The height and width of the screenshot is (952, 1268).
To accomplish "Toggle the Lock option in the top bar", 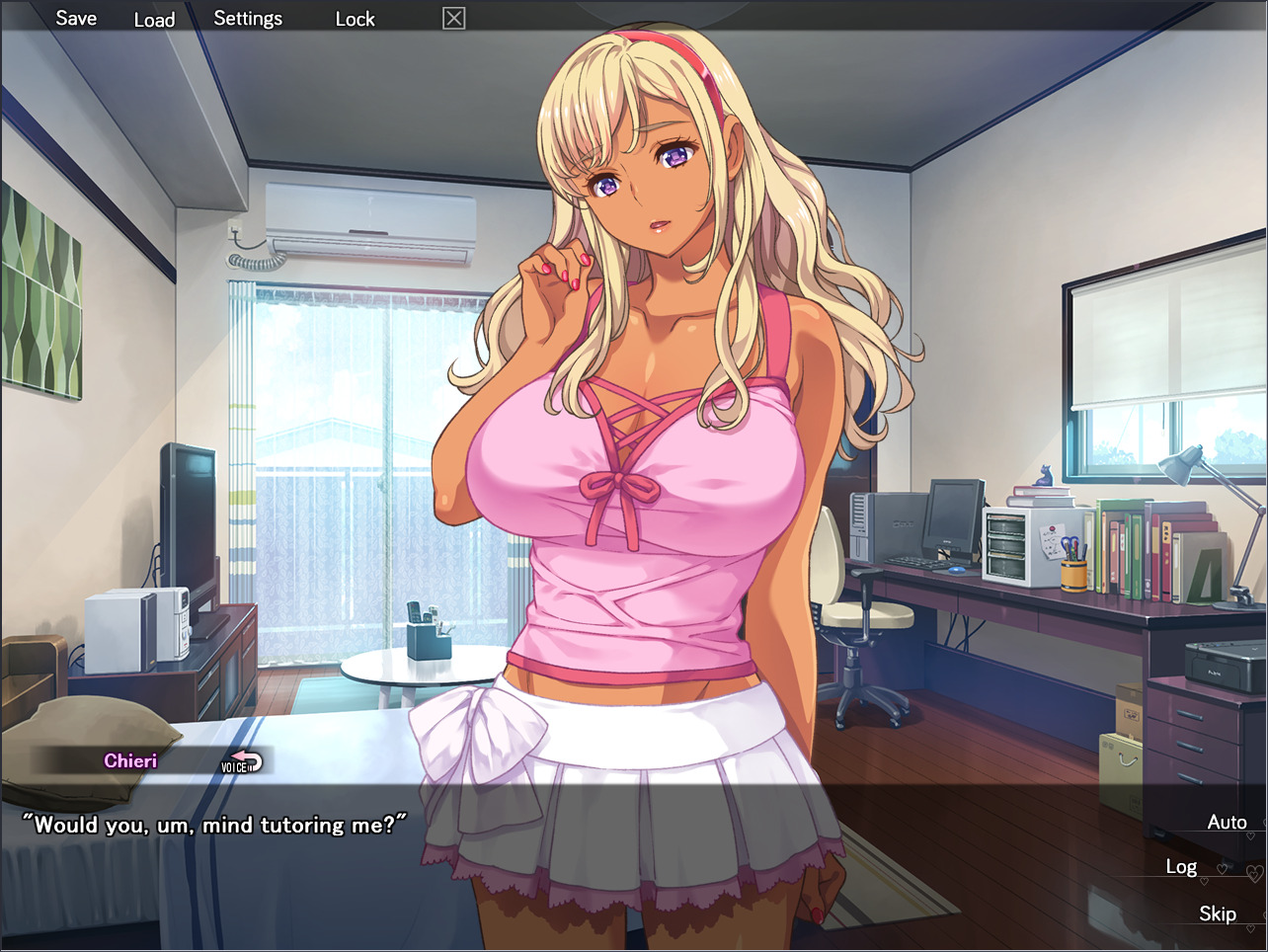I will click(356, 18).
